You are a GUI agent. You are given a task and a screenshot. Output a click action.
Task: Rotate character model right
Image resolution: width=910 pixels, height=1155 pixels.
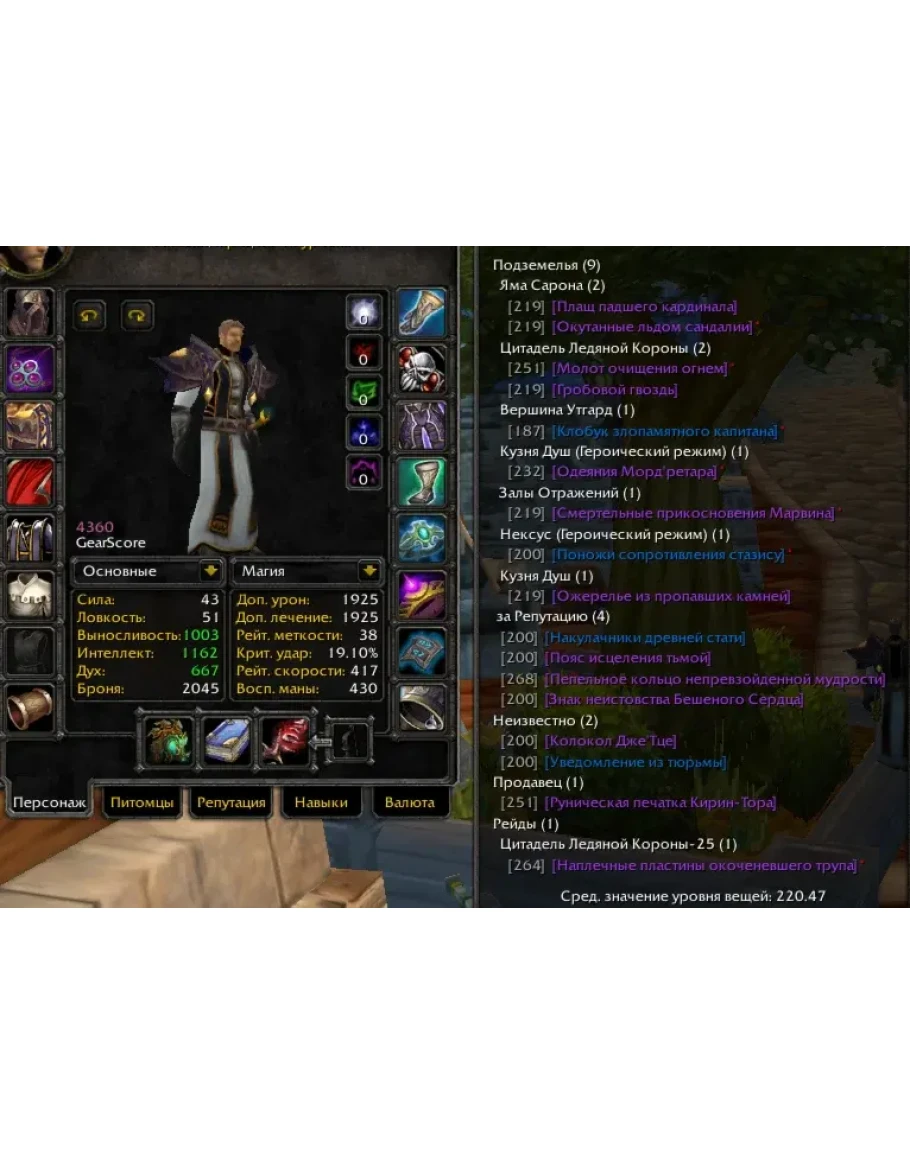point(137,316)
